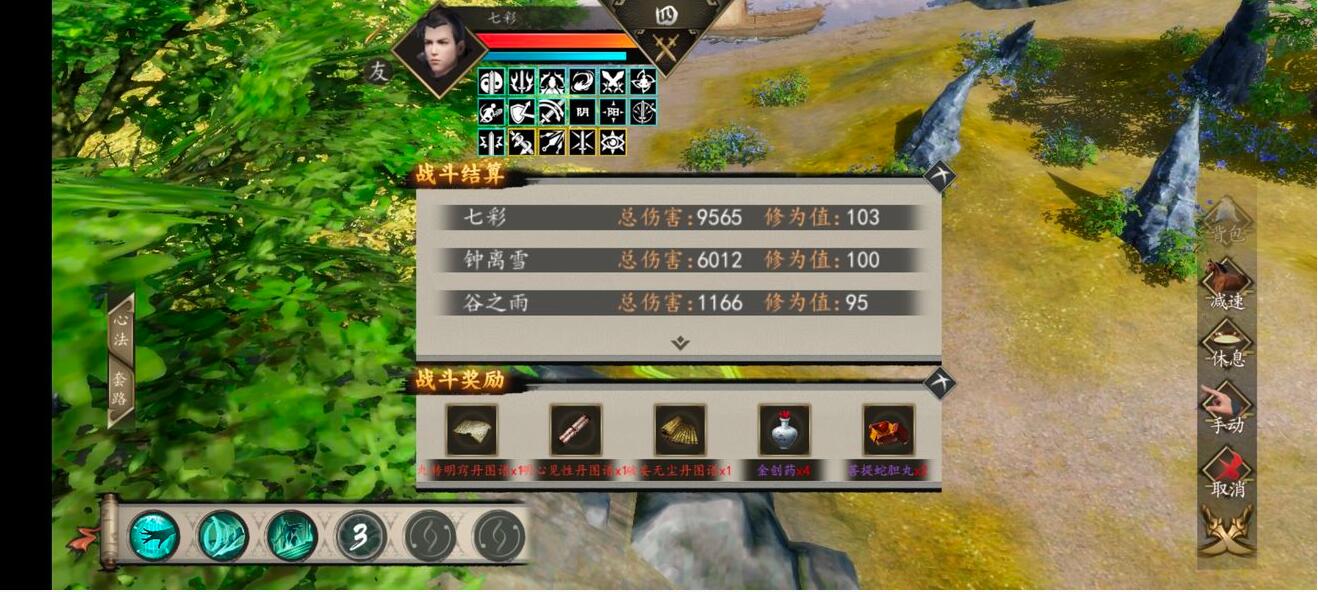Select the 钟离雪 damage row

pyautogui.click(x=678, y=260)
